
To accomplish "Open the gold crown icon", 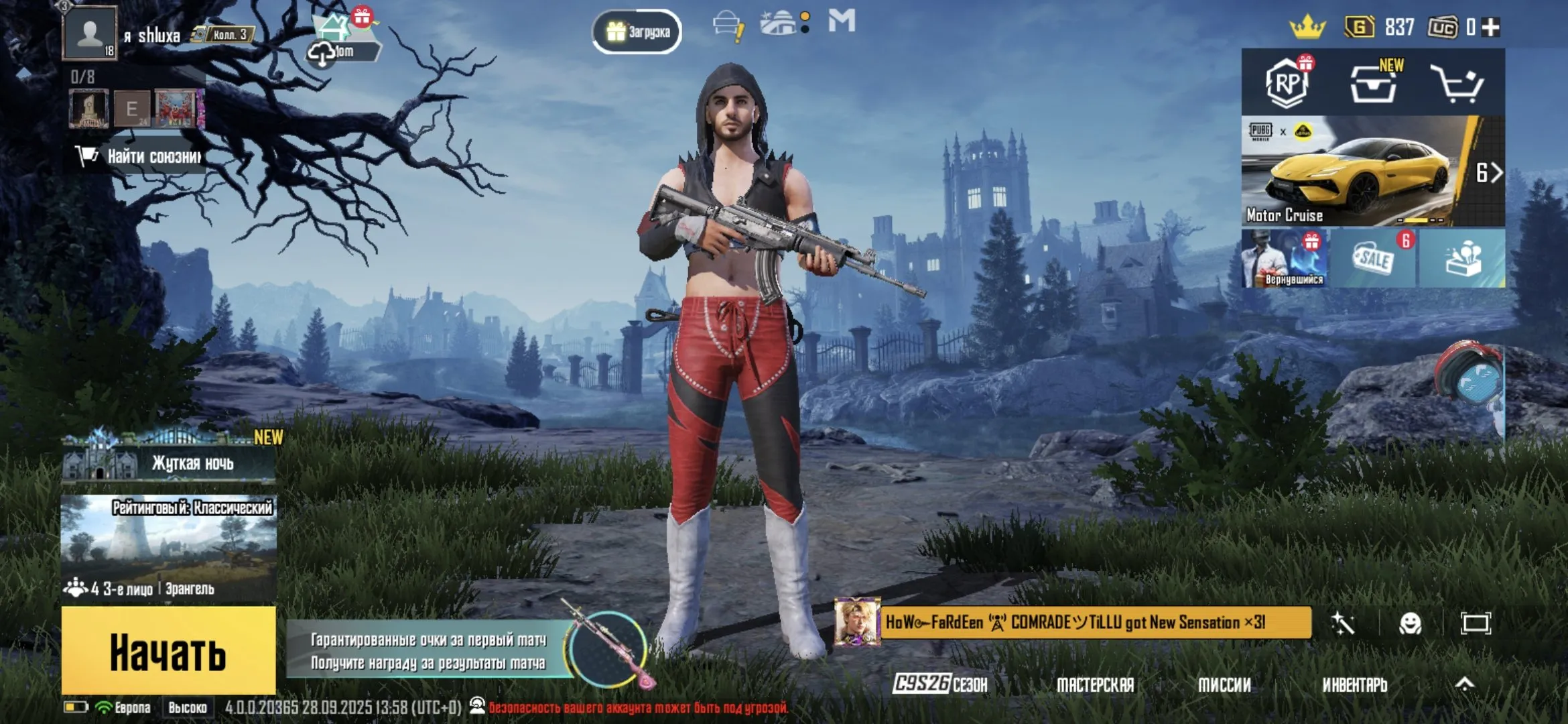I will pos(1307,27).
